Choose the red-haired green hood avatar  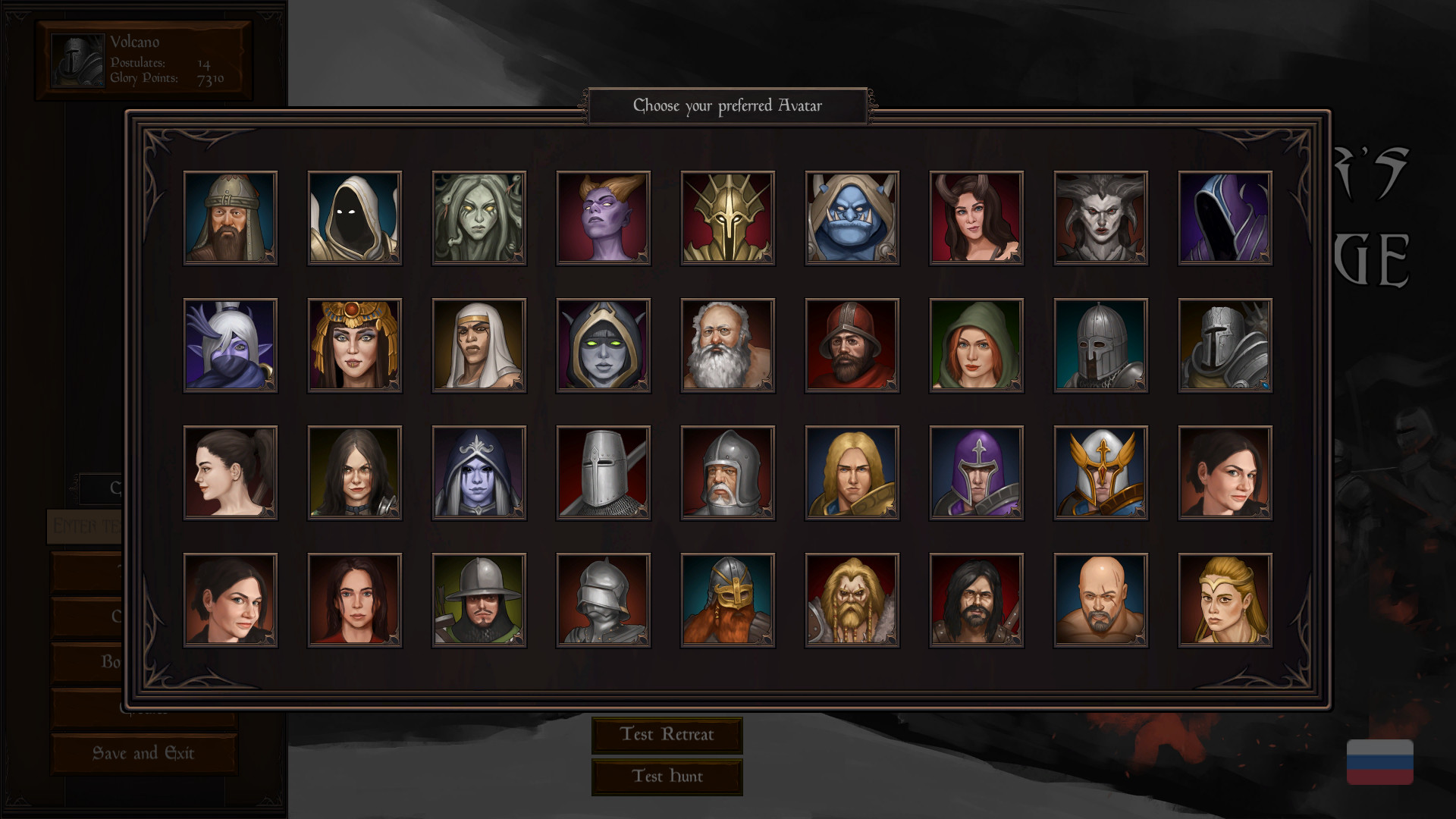(976, 345)
